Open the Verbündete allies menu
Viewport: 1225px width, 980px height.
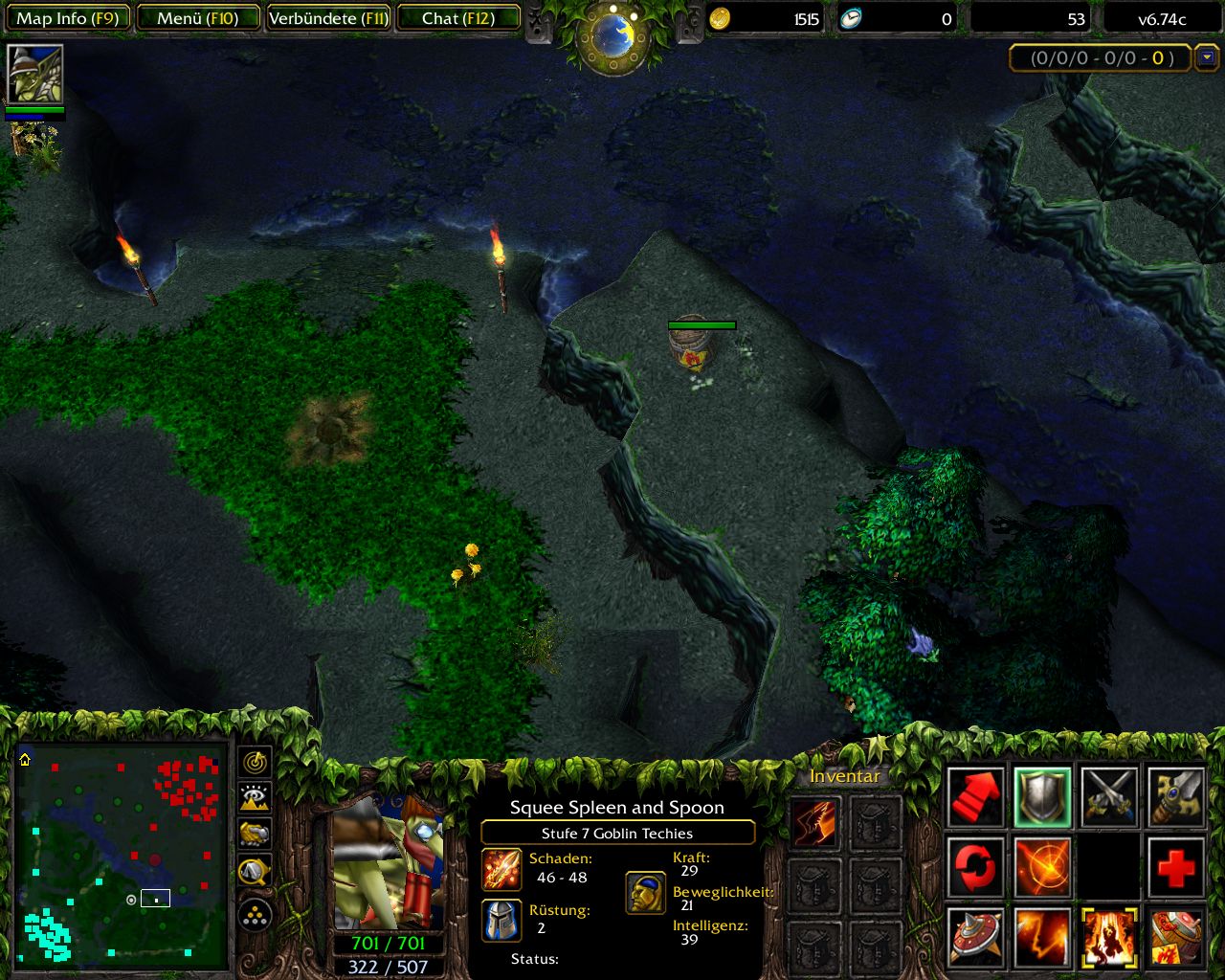[328, 18]
